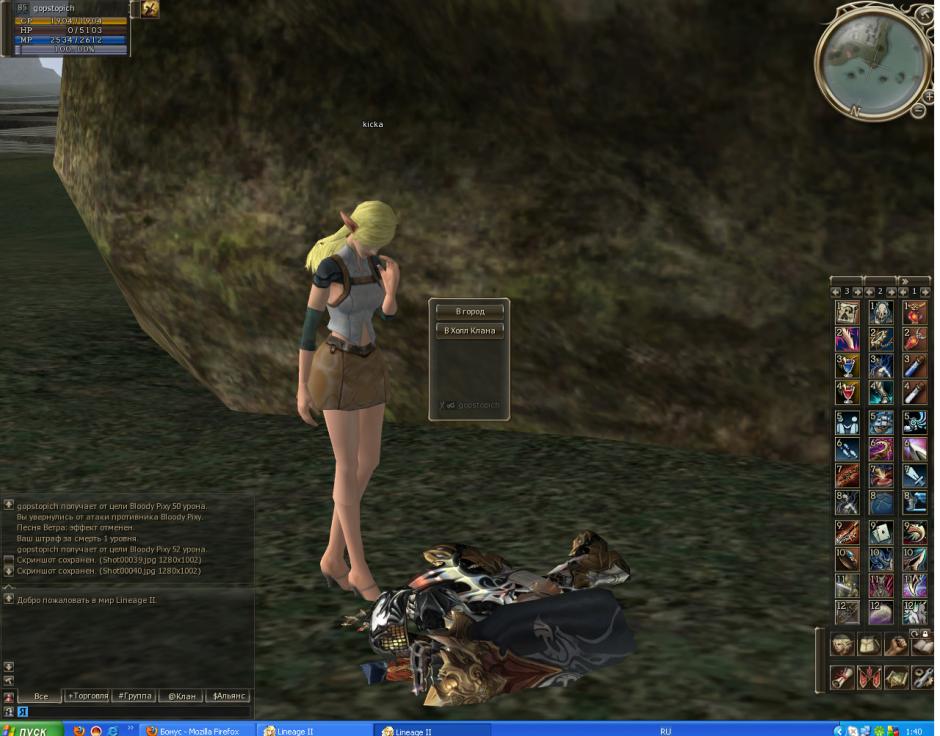Open the actions menu fist icon
The image size is (940, 736).
click(x=895, y=645)
